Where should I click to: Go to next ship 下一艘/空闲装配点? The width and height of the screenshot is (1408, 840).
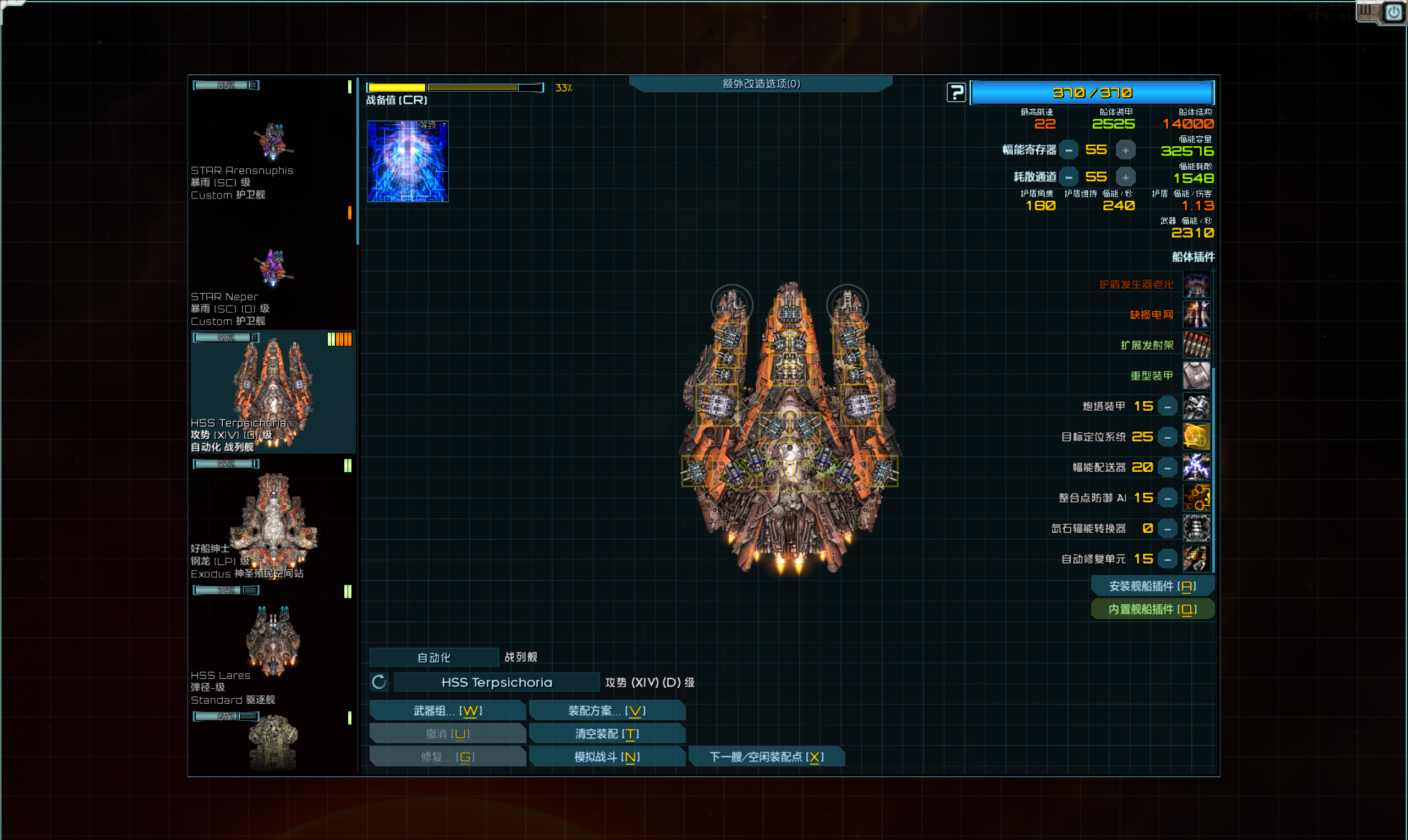coord(766,757)
